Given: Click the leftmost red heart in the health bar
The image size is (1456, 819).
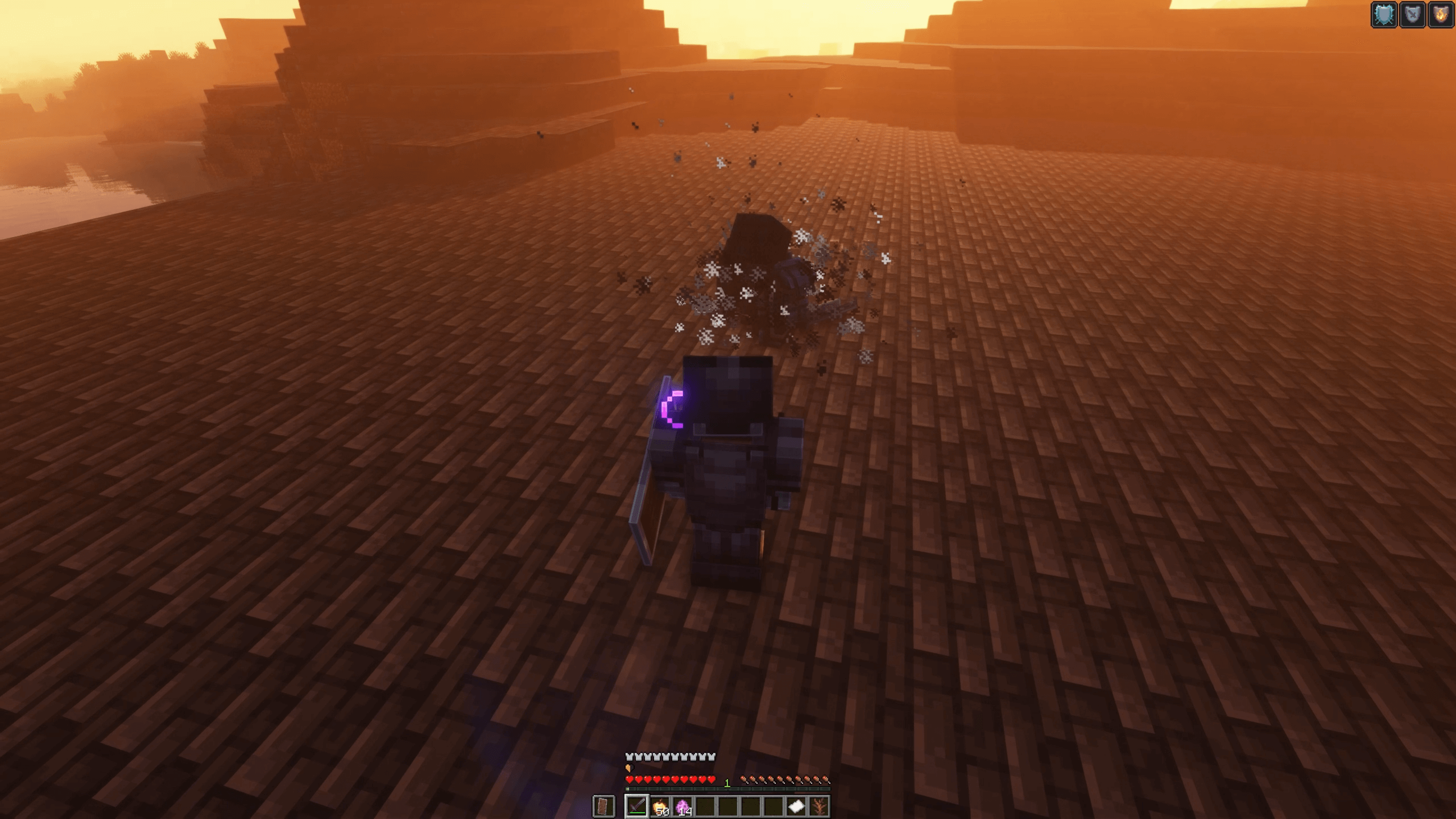Looking at the screenshot, I should point(630,781).
